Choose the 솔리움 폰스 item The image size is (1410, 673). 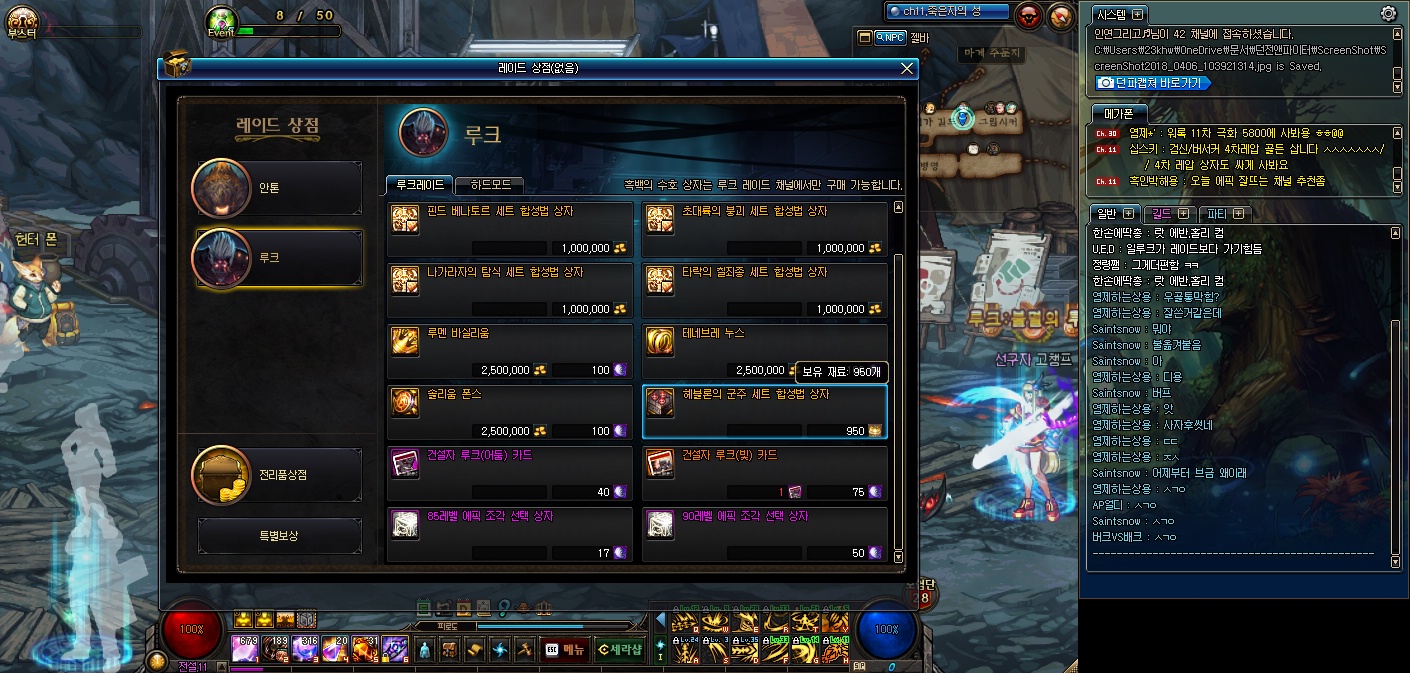click(510, 413)
